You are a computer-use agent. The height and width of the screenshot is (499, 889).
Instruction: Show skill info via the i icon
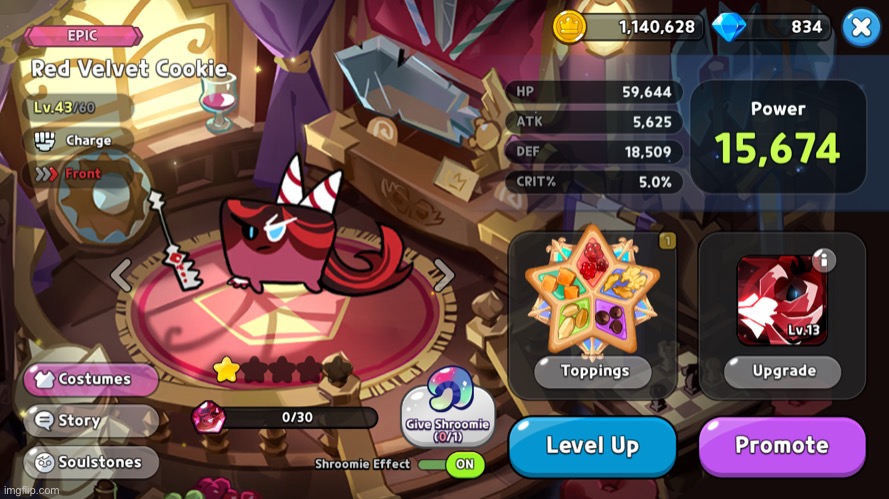click(x=822, y=260)
